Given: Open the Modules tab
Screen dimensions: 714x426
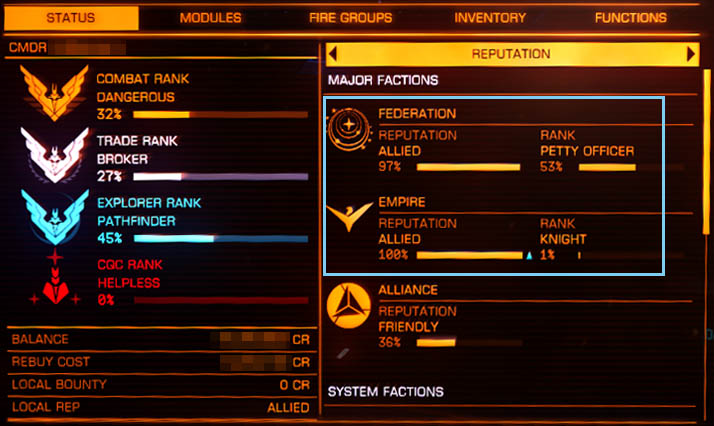Looking at the screenshot, I should (x=210, y=17).
